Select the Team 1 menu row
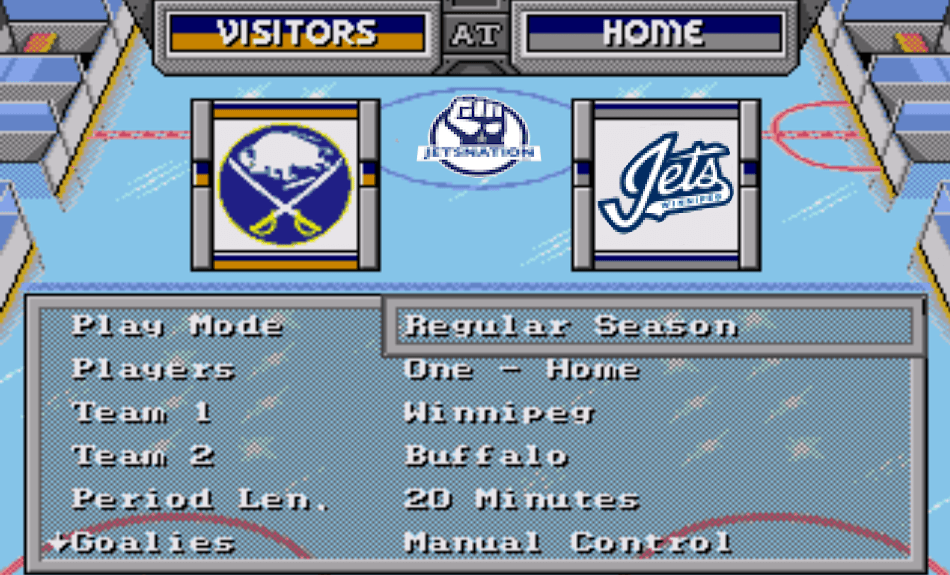 [142, 412]
